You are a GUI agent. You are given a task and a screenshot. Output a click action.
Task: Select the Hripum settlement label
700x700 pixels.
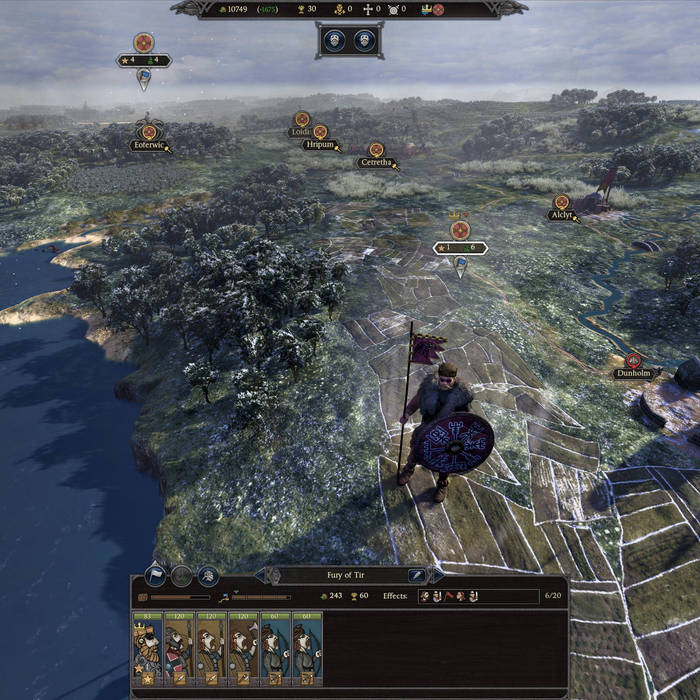coord(319,144)
